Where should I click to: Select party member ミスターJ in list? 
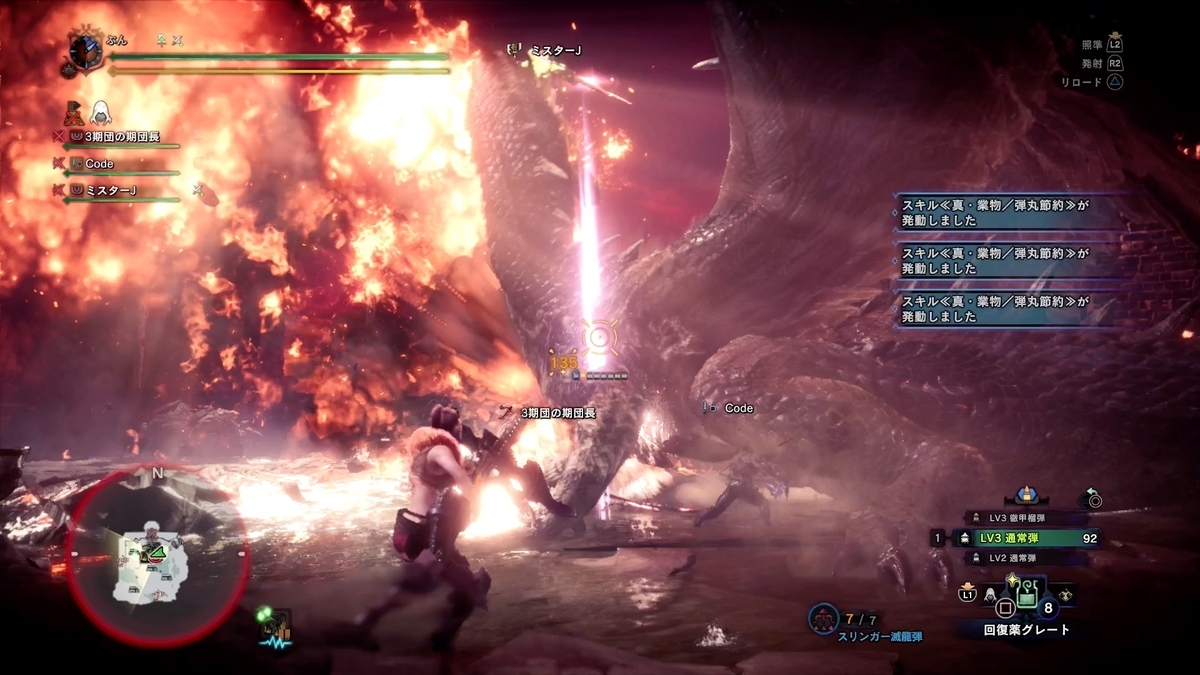click(x=110, y=190)
